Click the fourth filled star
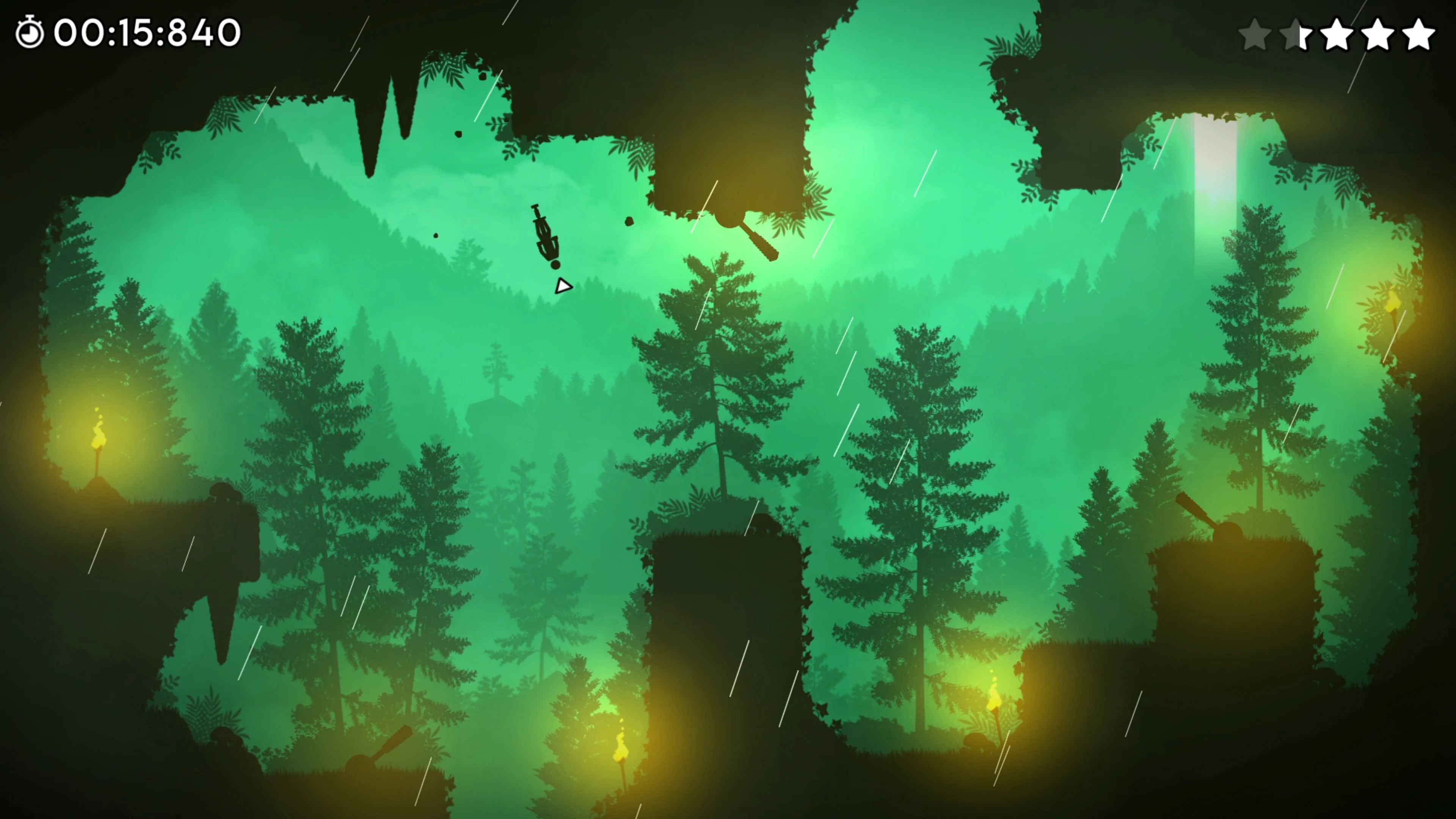The image size is (1456, 819). click(1378, 35)
